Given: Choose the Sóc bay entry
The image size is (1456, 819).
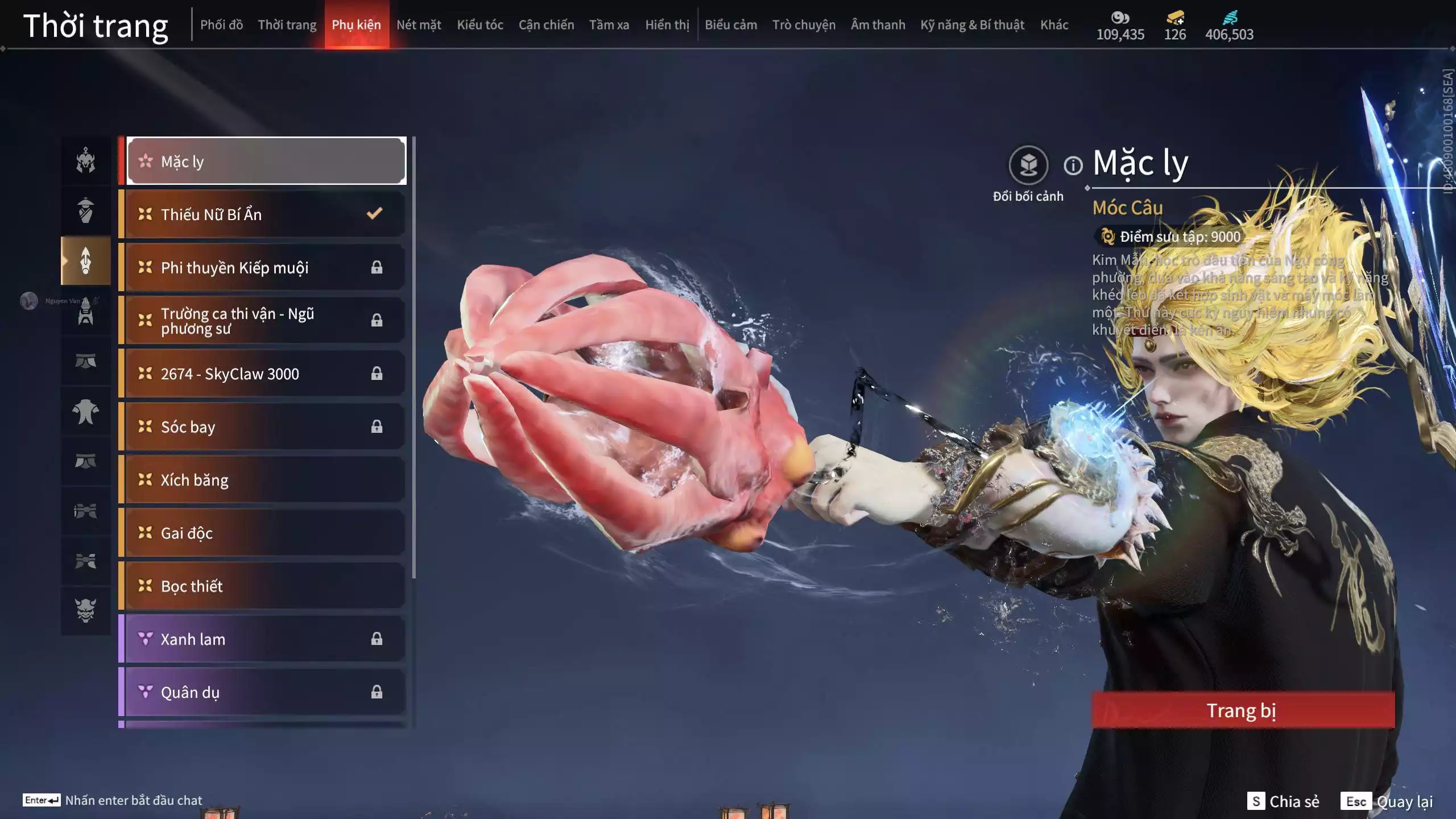Looking at the screenshot, I should (265, 427).
